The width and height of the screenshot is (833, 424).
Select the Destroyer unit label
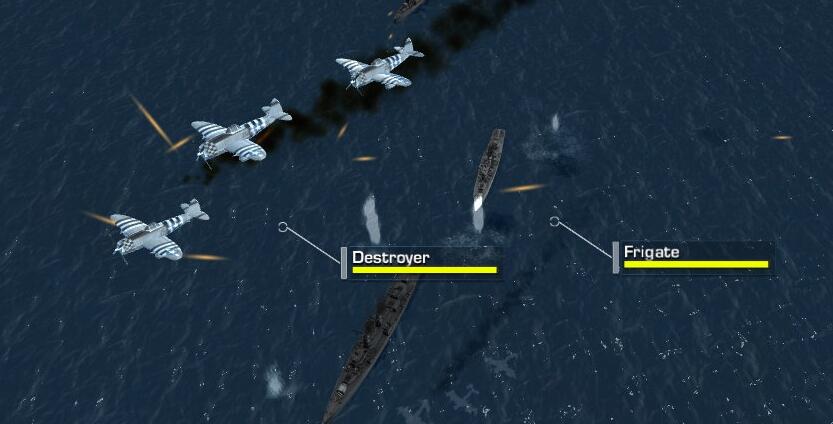[421, 261]
